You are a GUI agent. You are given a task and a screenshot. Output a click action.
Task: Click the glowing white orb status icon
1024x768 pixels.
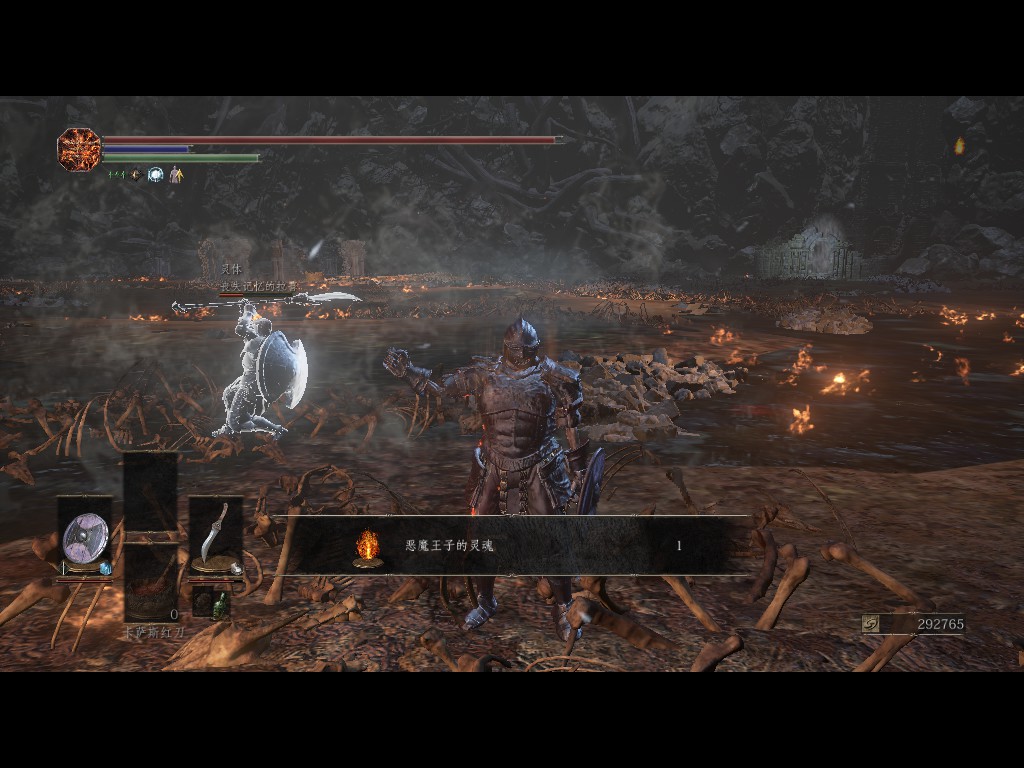pos(155,175)
